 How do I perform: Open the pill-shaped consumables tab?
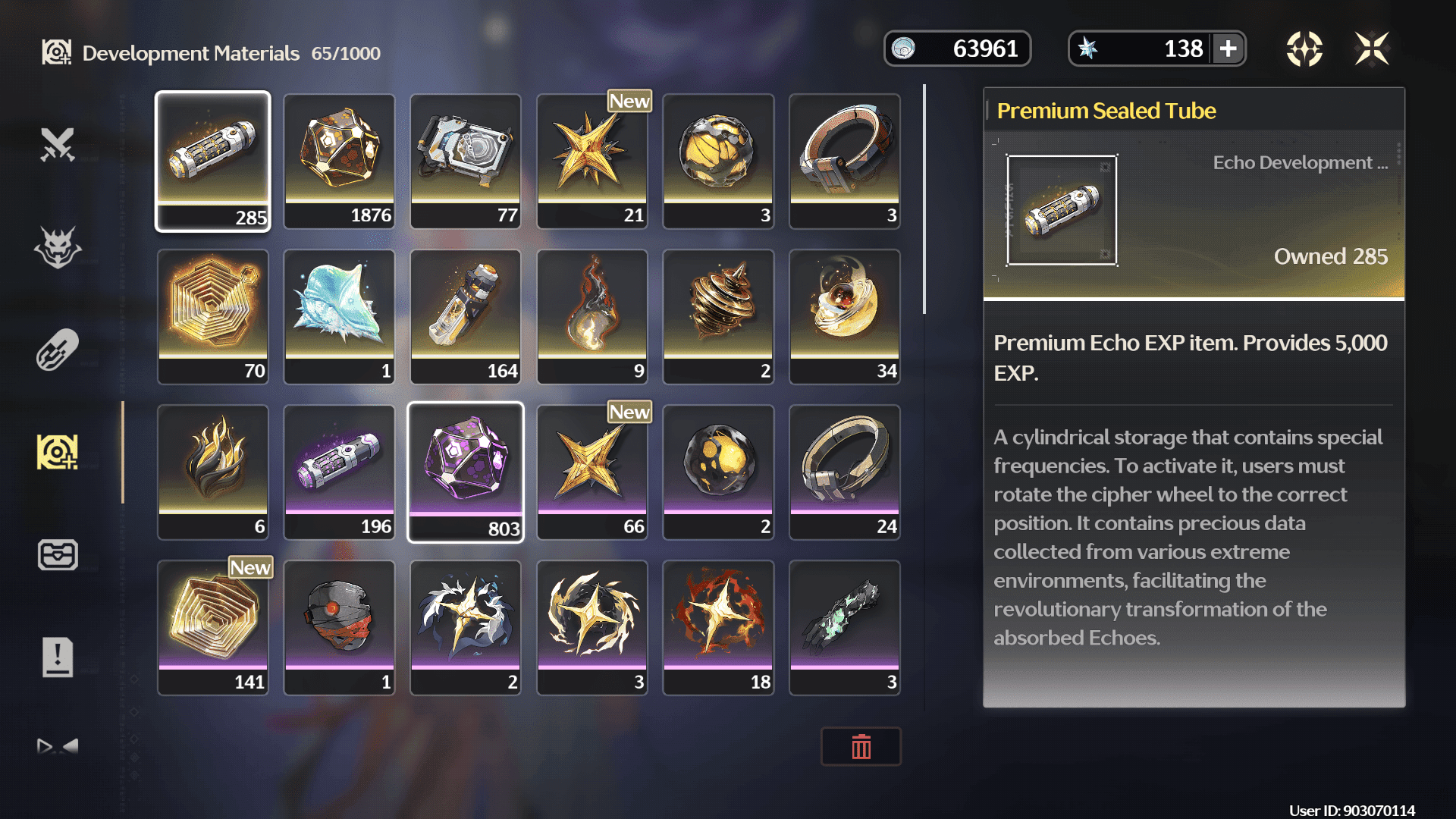pyautogui.click(x=58, y=350)
